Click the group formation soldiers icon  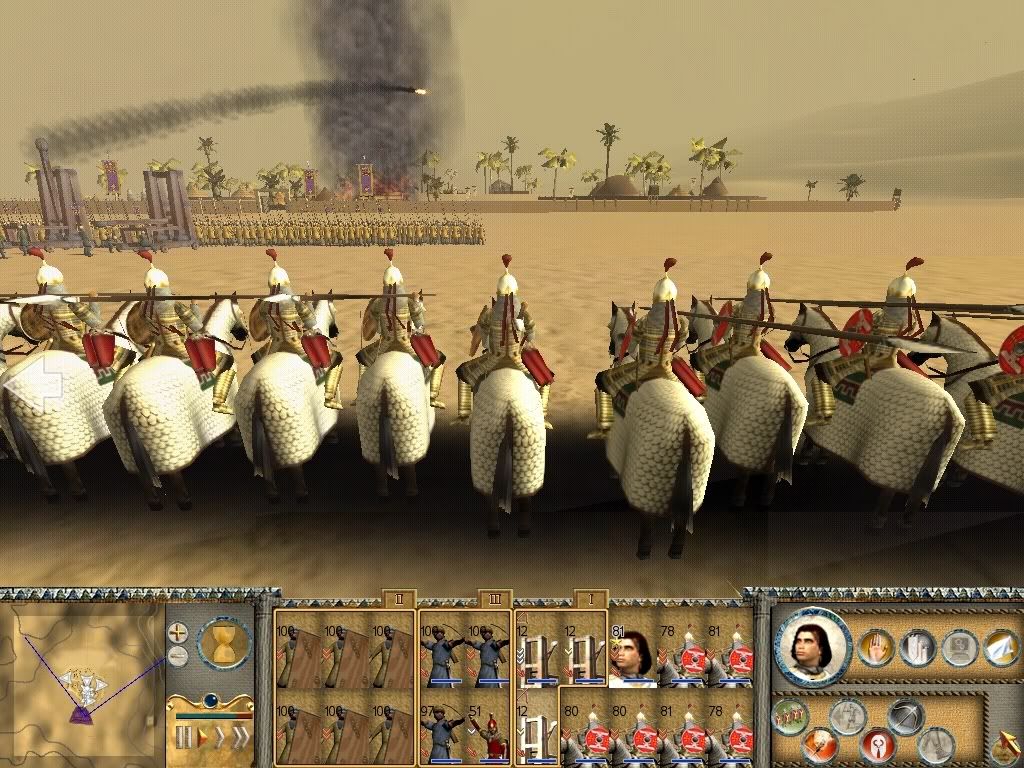[x=790, y=716]
